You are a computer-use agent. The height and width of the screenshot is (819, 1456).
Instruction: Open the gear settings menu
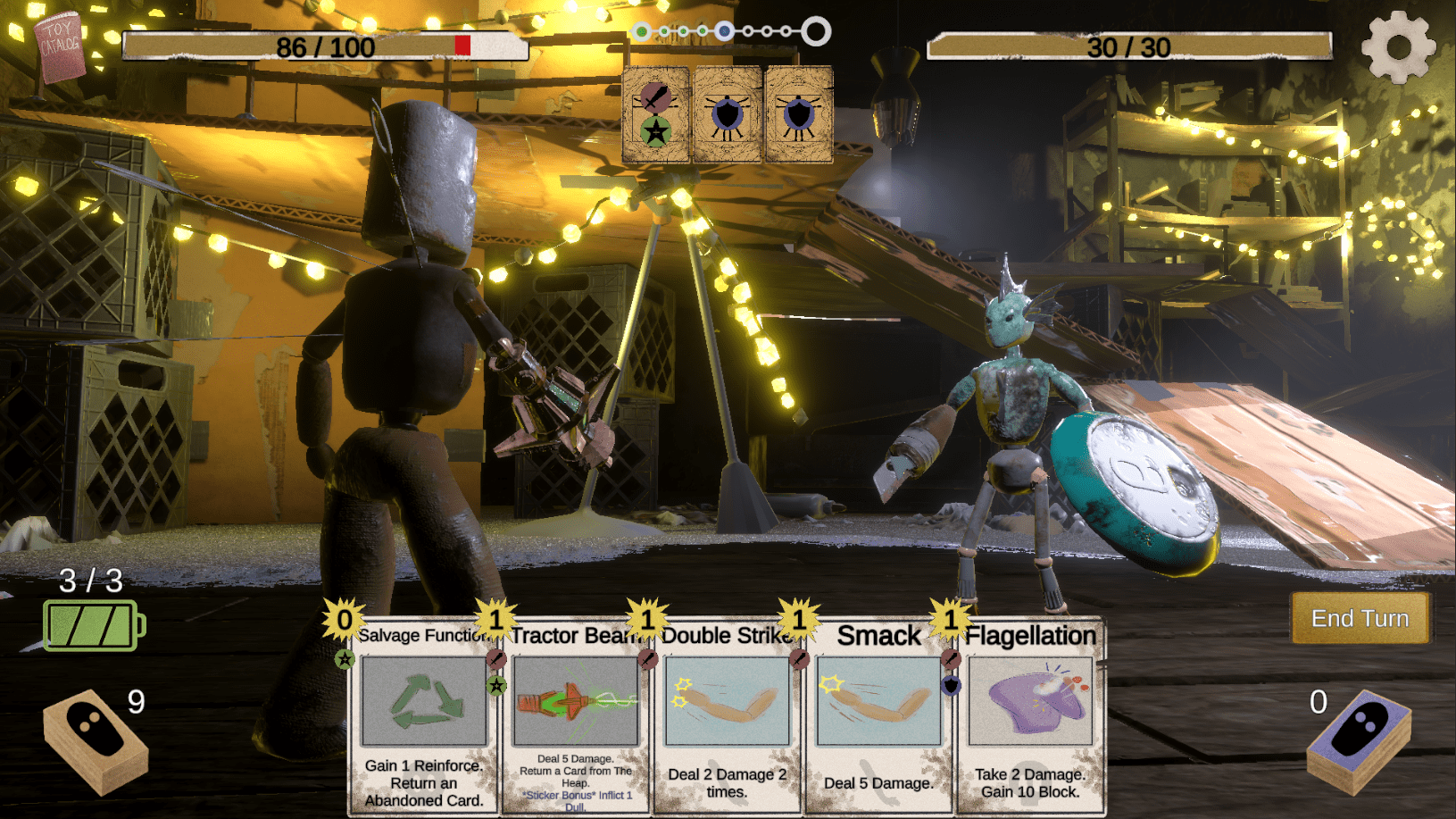[1398, 46]
